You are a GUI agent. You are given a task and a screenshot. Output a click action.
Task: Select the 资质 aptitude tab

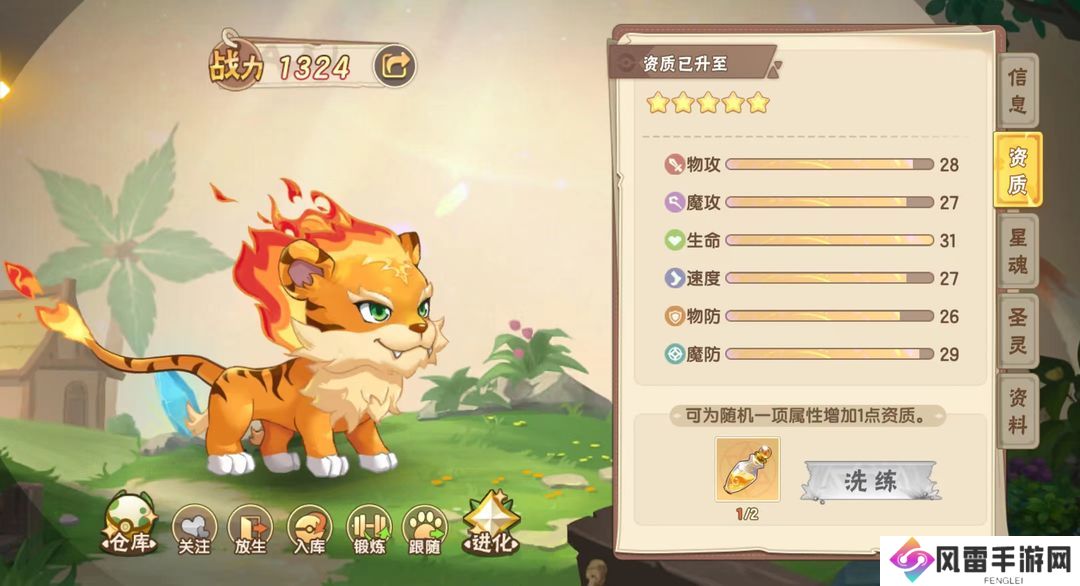(x=1017, y=170)
